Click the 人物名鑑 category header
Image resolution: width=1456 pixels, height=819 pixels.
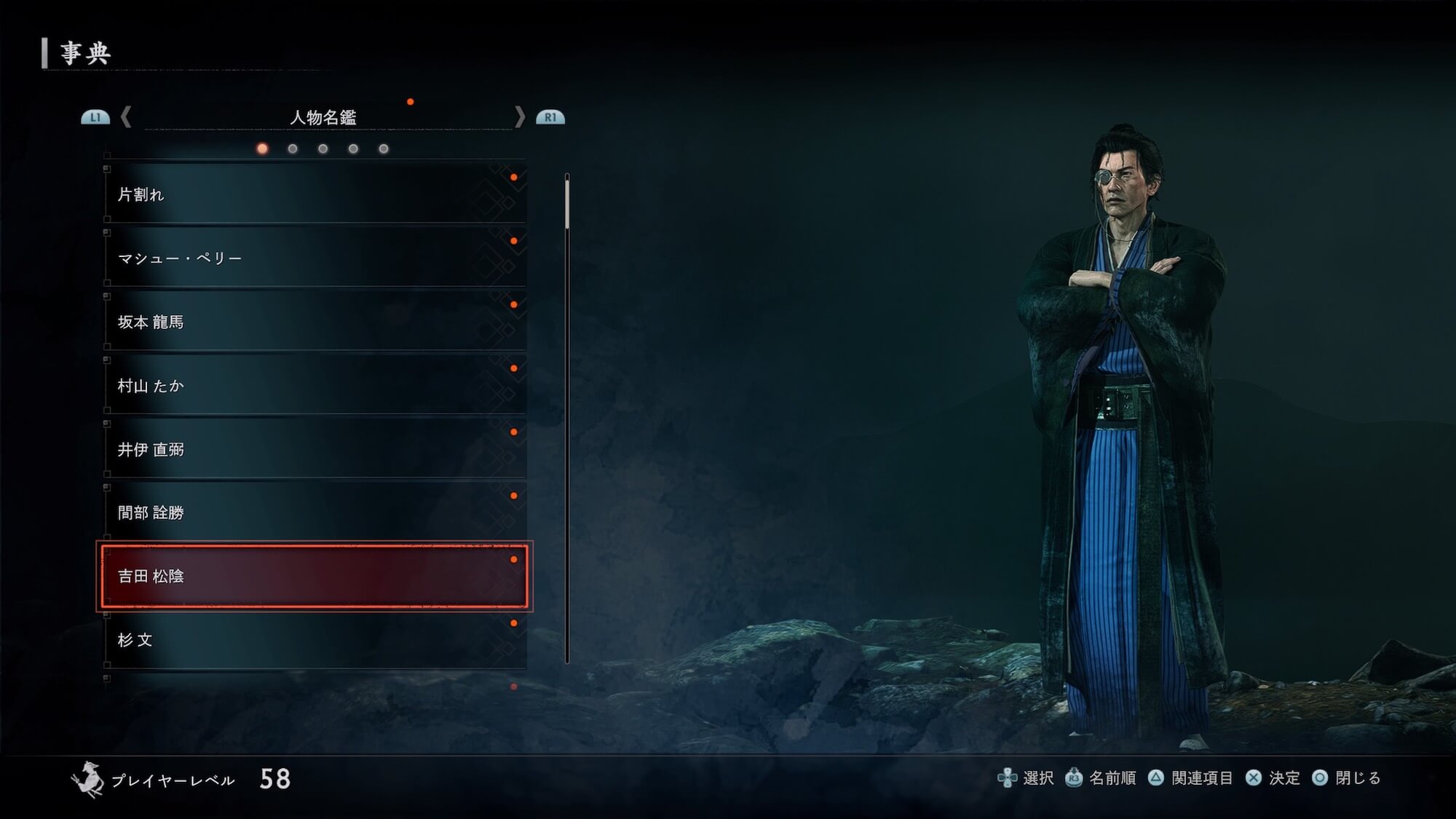click(323, 117)
